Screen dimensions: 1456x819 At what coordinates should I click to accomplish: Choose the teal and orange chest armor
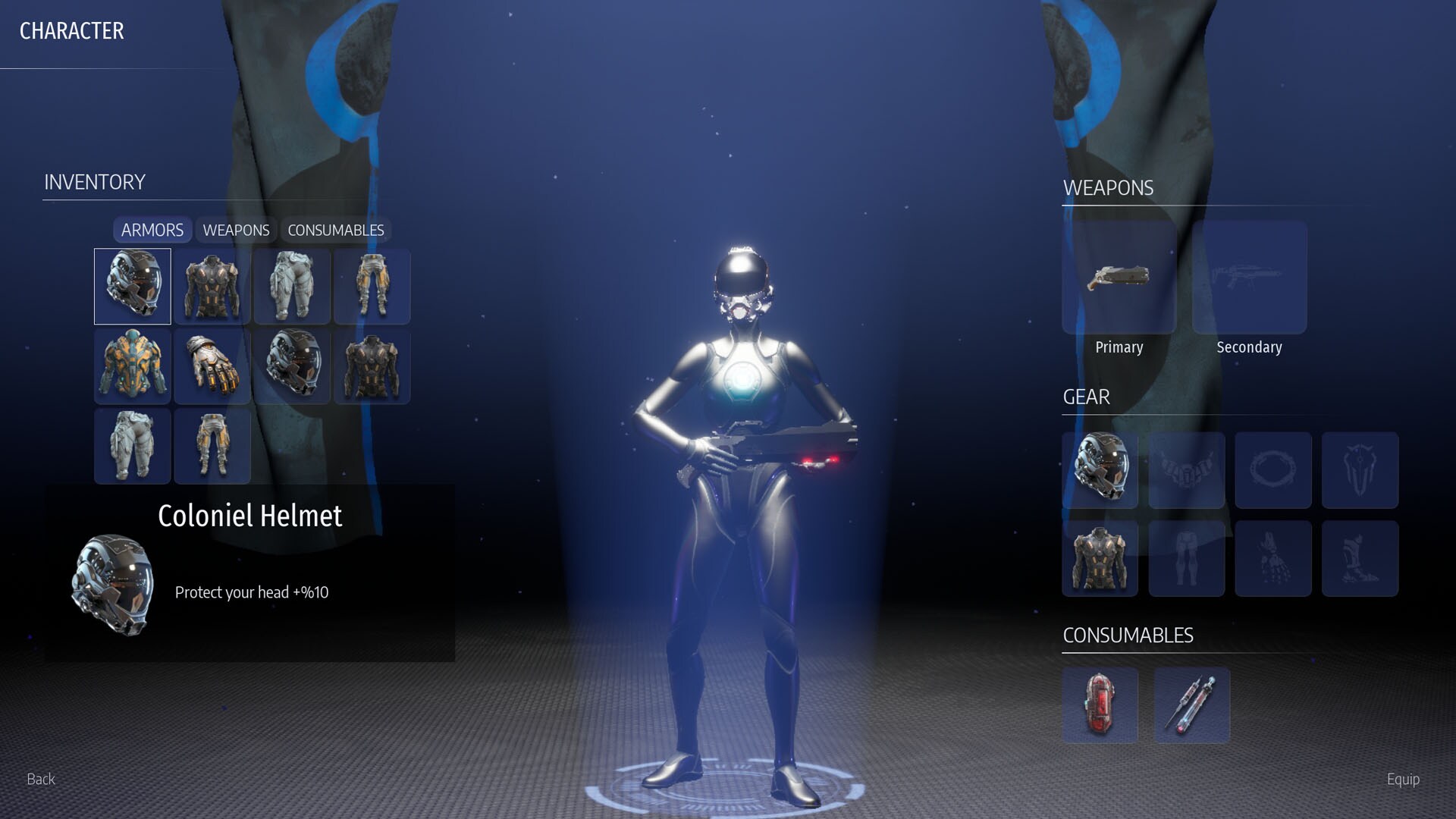(133, 366)
